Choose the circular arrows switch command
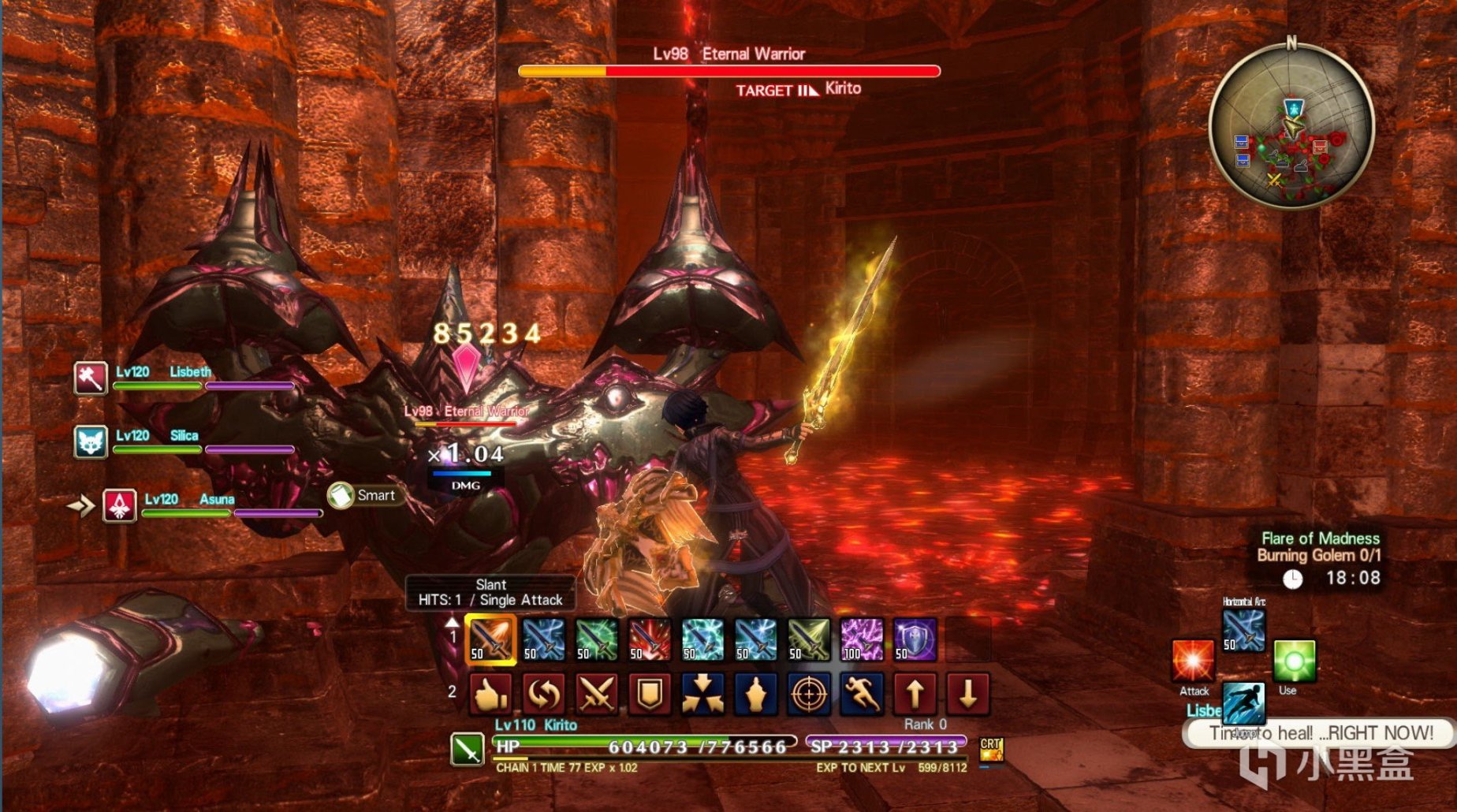Image resolution: width=1457 pixels, height=812 pixels. pyautogui.click(x=544, y=695)
